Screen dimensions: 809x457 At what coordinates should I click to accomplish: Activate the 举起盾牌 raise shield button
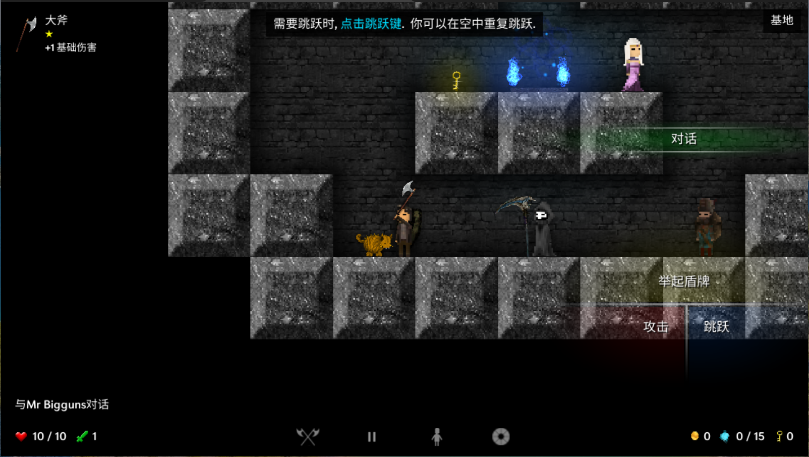click(684, 281)
